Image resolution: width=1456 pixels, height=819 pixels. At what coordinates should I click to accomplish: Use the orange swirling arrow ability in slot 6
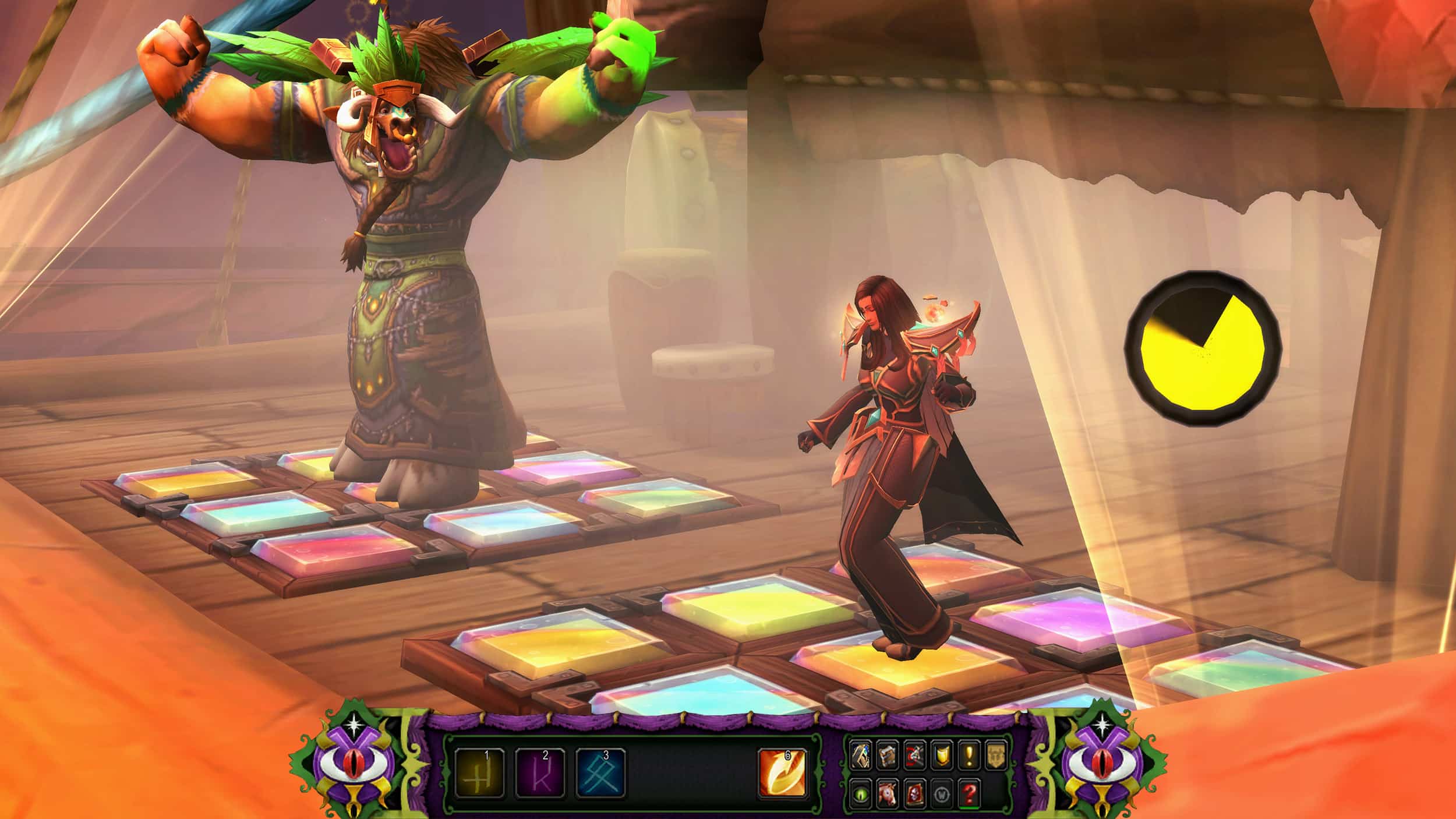tap(783, 772)
